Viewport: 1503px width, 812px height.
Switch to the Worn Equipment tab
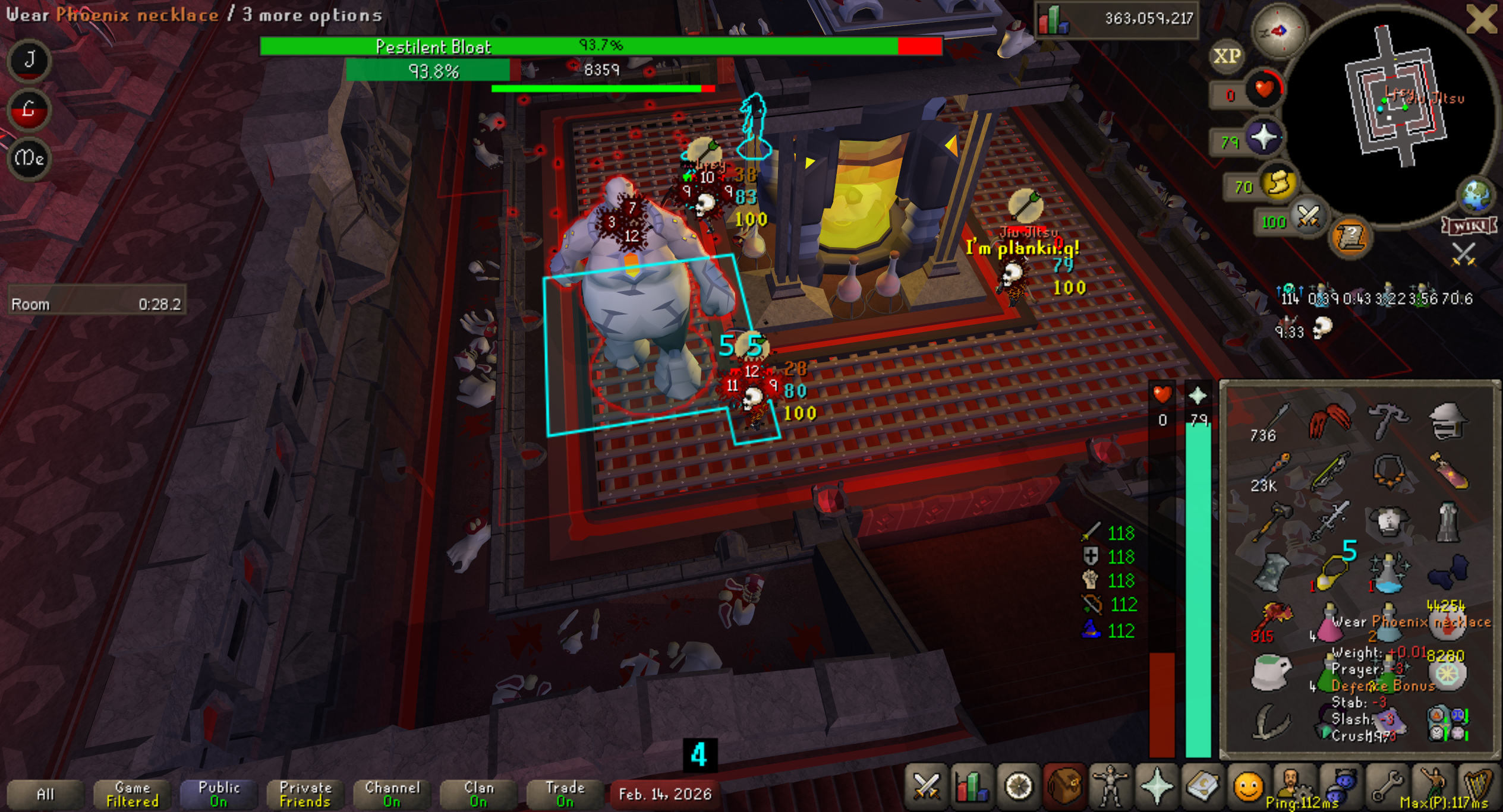coord(1110,787)
